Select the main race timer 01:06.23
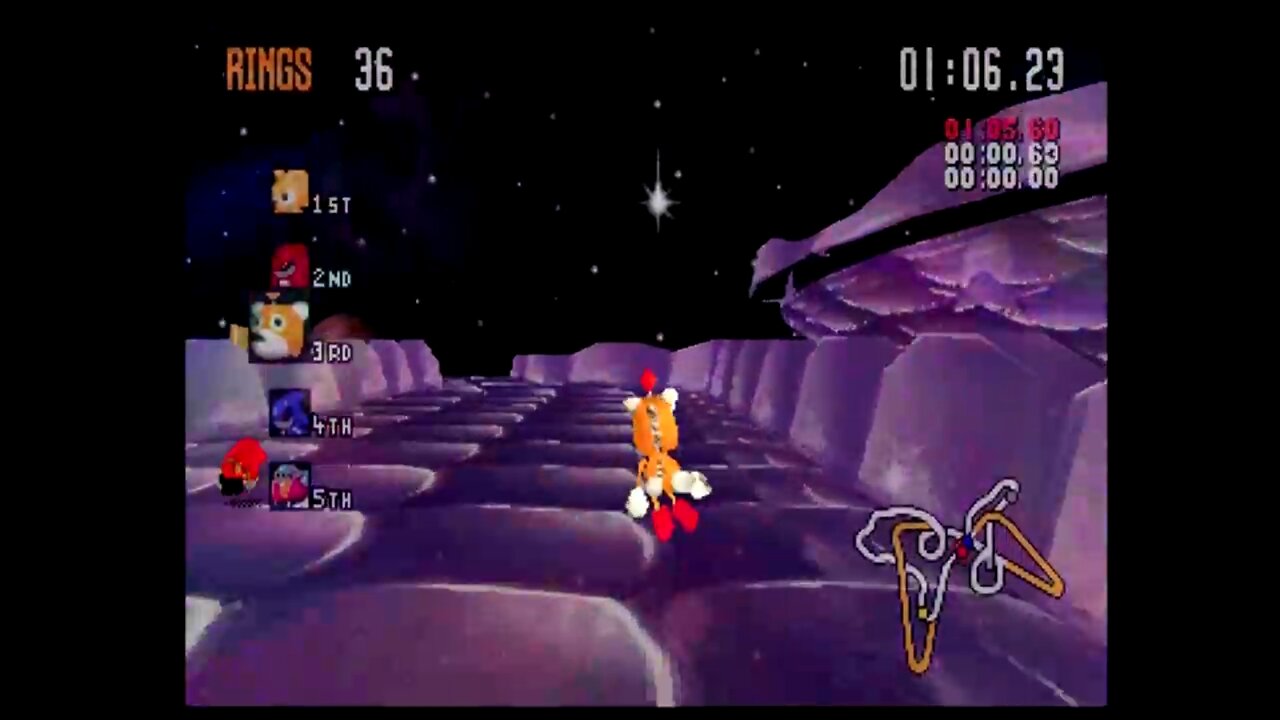This screenshot has width=1280, height=720. pos(982,68)
